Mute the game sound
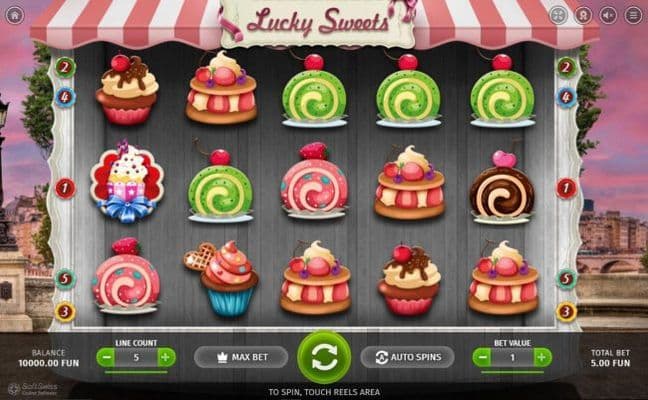 (x=607, y=15)
